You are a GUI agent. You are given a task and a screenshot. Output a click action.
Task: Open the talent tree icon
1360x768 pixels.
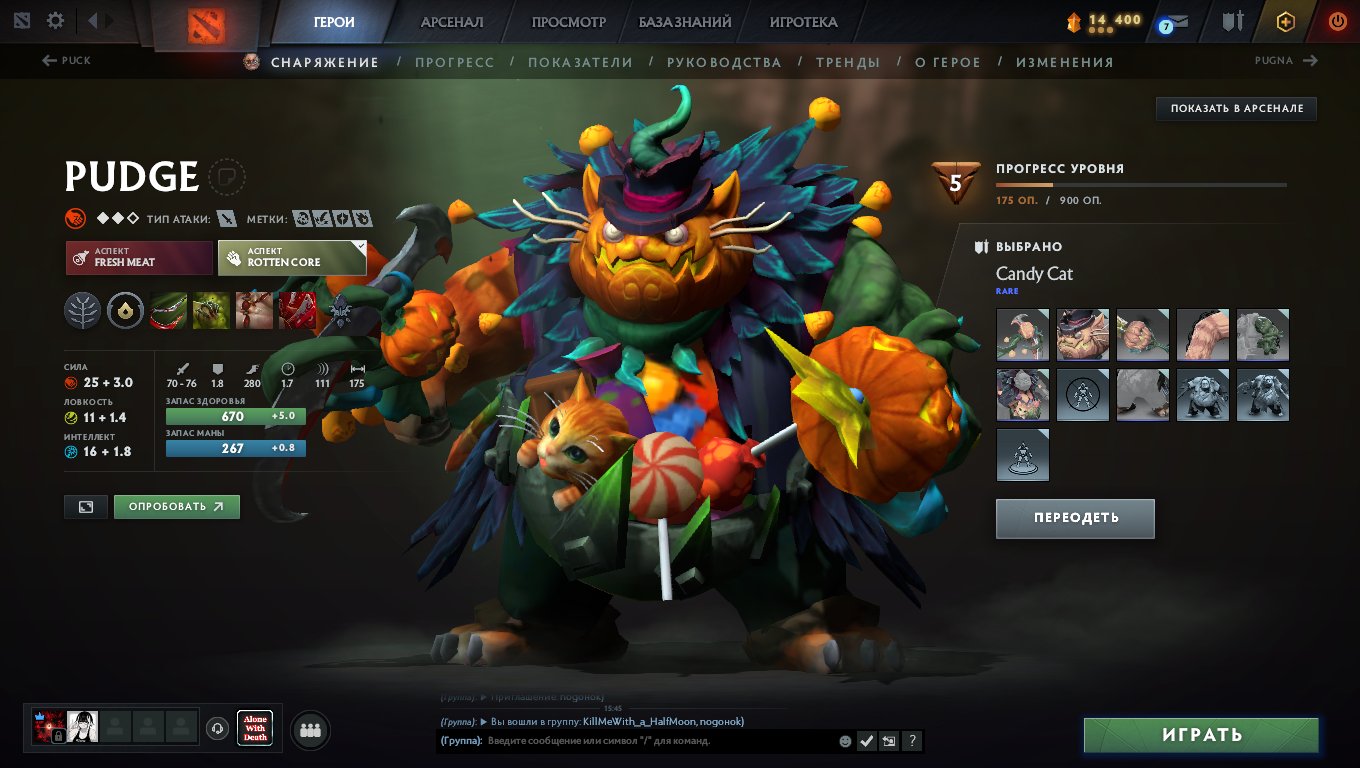click(x=83, y=310)
